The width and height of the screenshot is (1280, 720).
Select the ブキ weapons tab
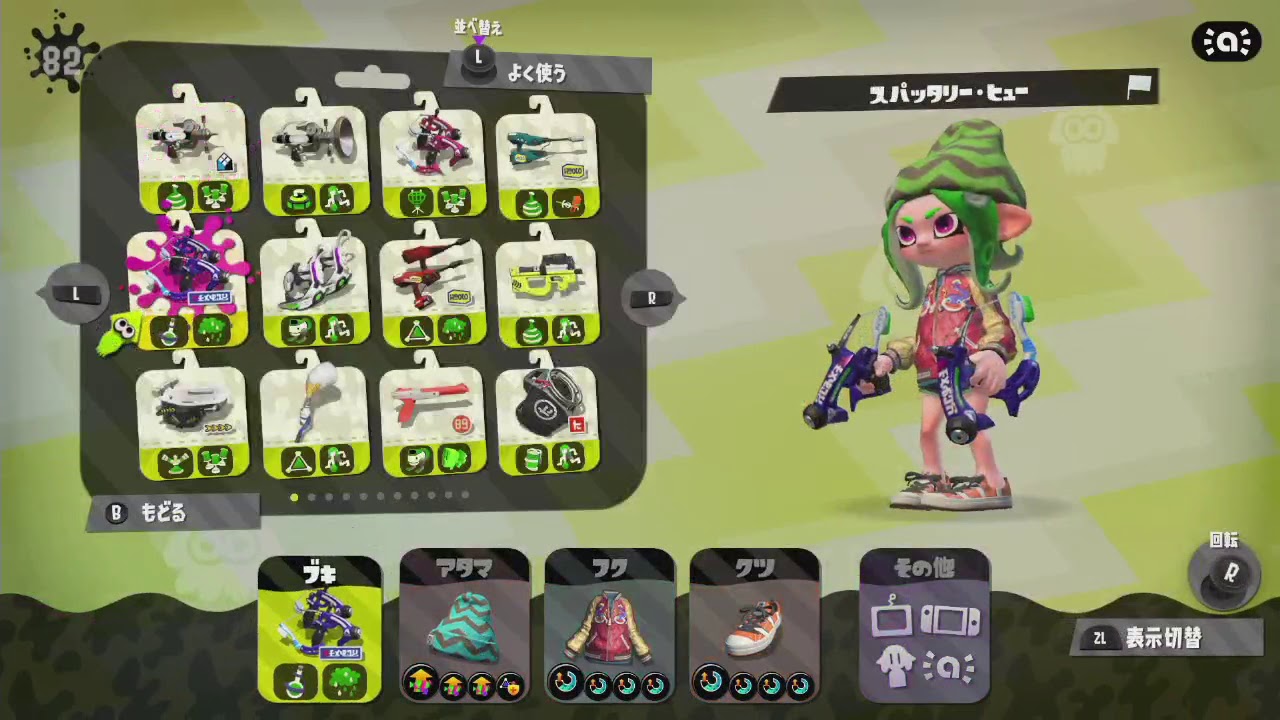[318, 625]
